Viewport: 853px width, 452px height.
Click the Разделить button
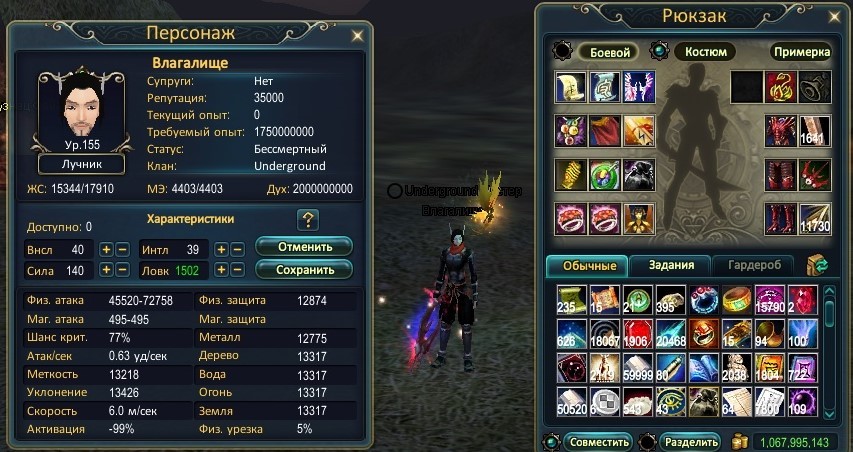tap(689, 442)
